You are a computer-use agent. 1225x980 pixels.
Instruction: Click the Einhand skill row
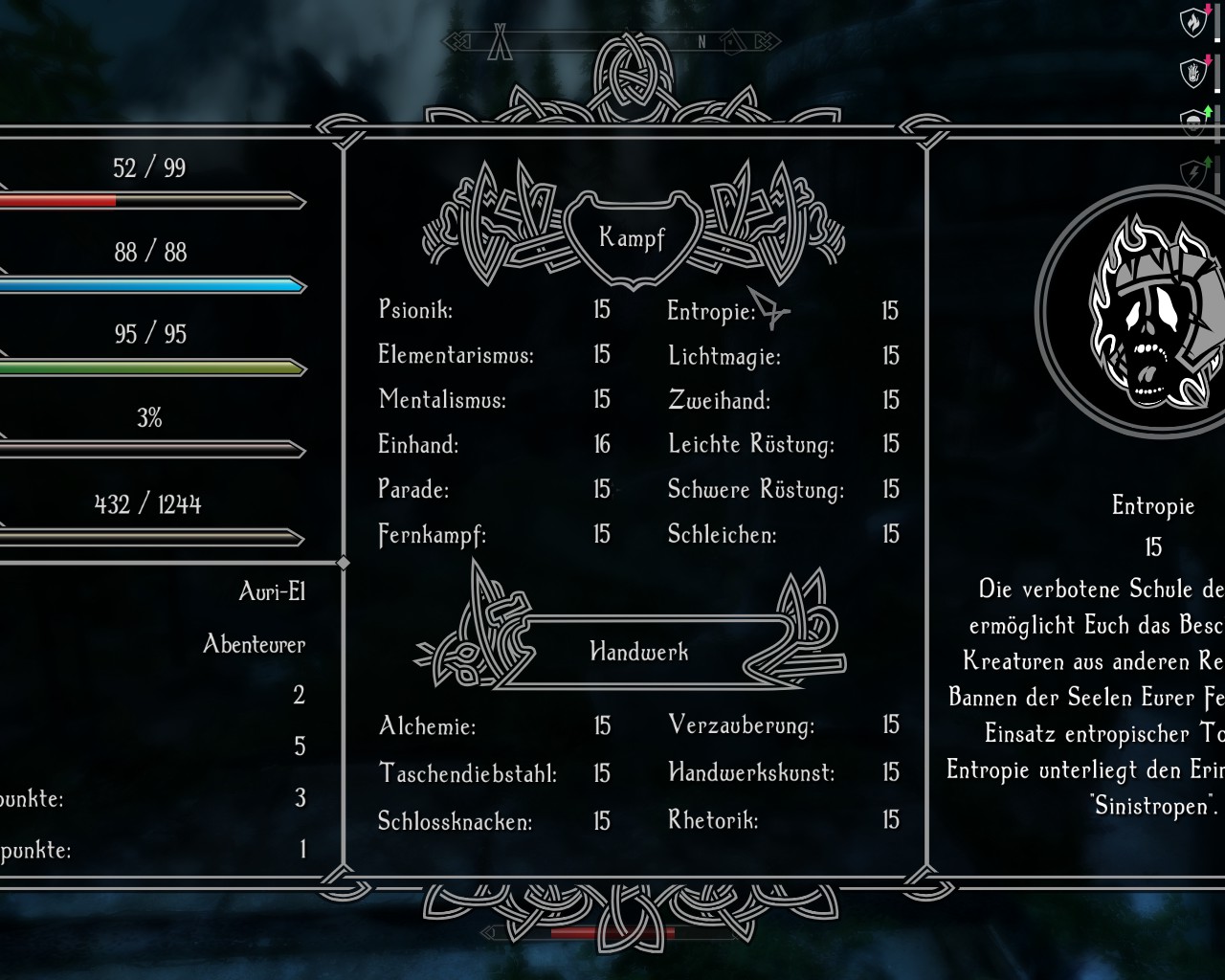click(x=418, y=444)
